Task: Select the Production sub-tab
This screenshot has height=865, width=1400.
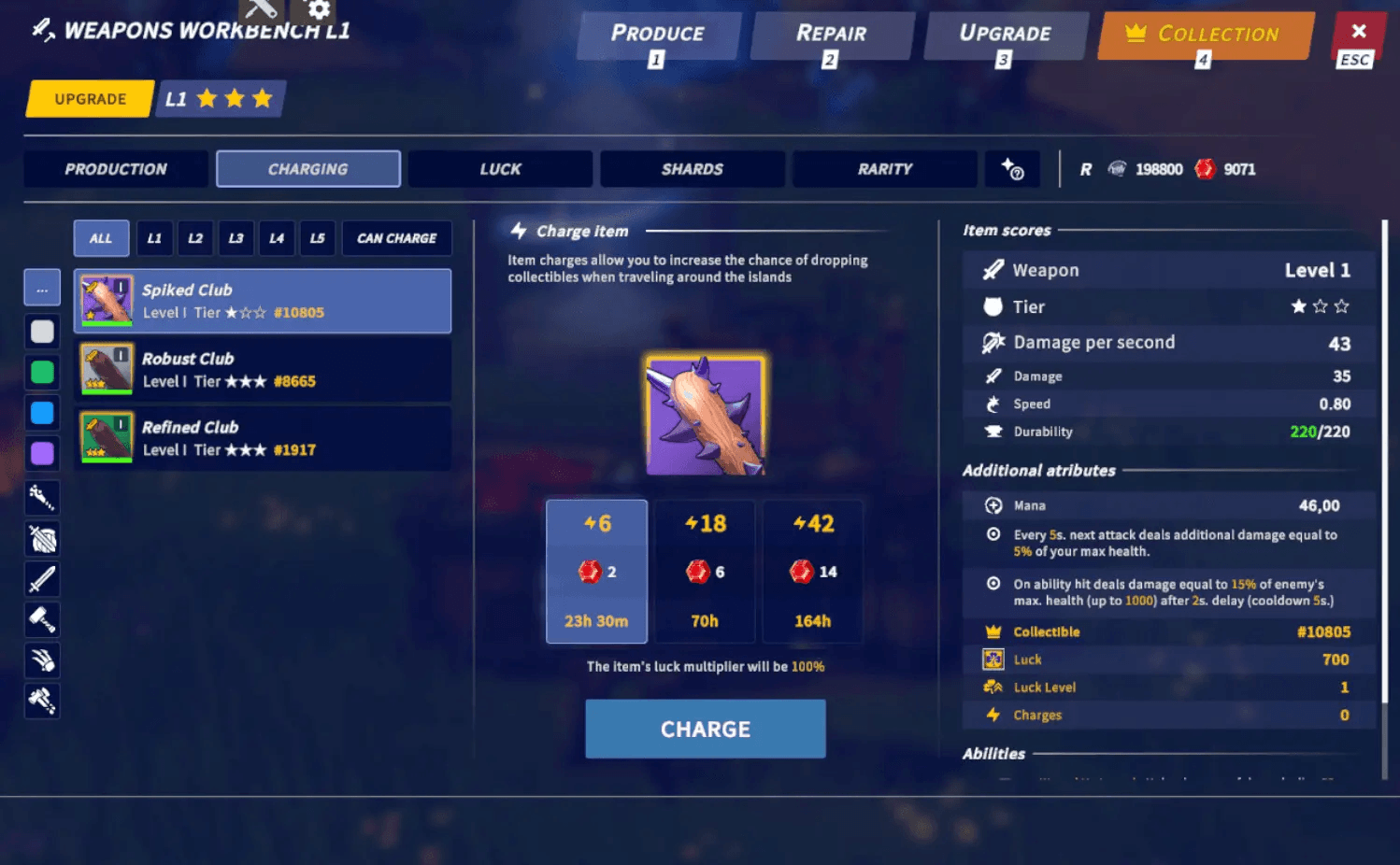Action: click(x=116, y=169)
